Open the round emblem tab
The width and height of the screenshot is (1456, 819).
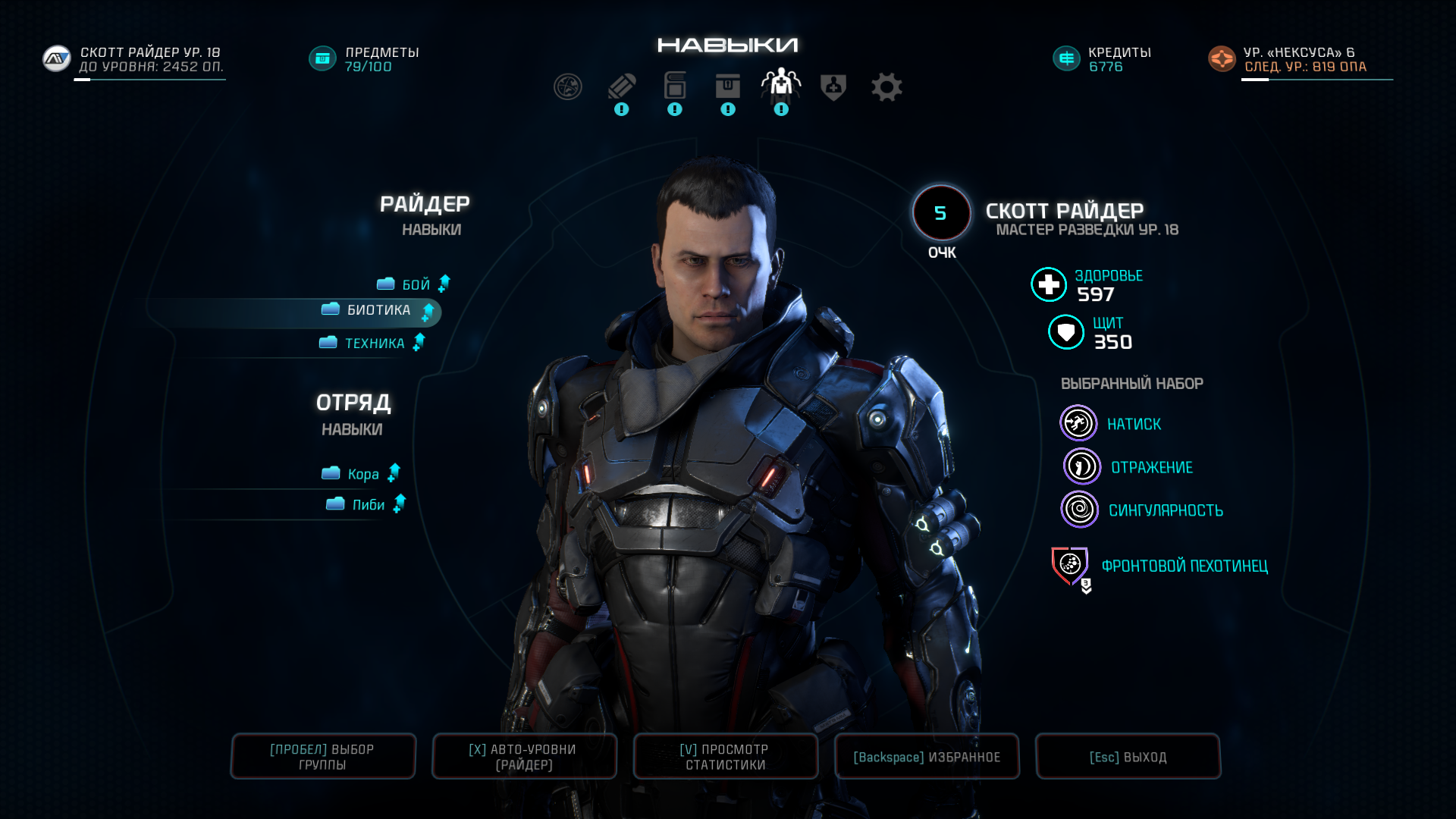click(568, 87)
